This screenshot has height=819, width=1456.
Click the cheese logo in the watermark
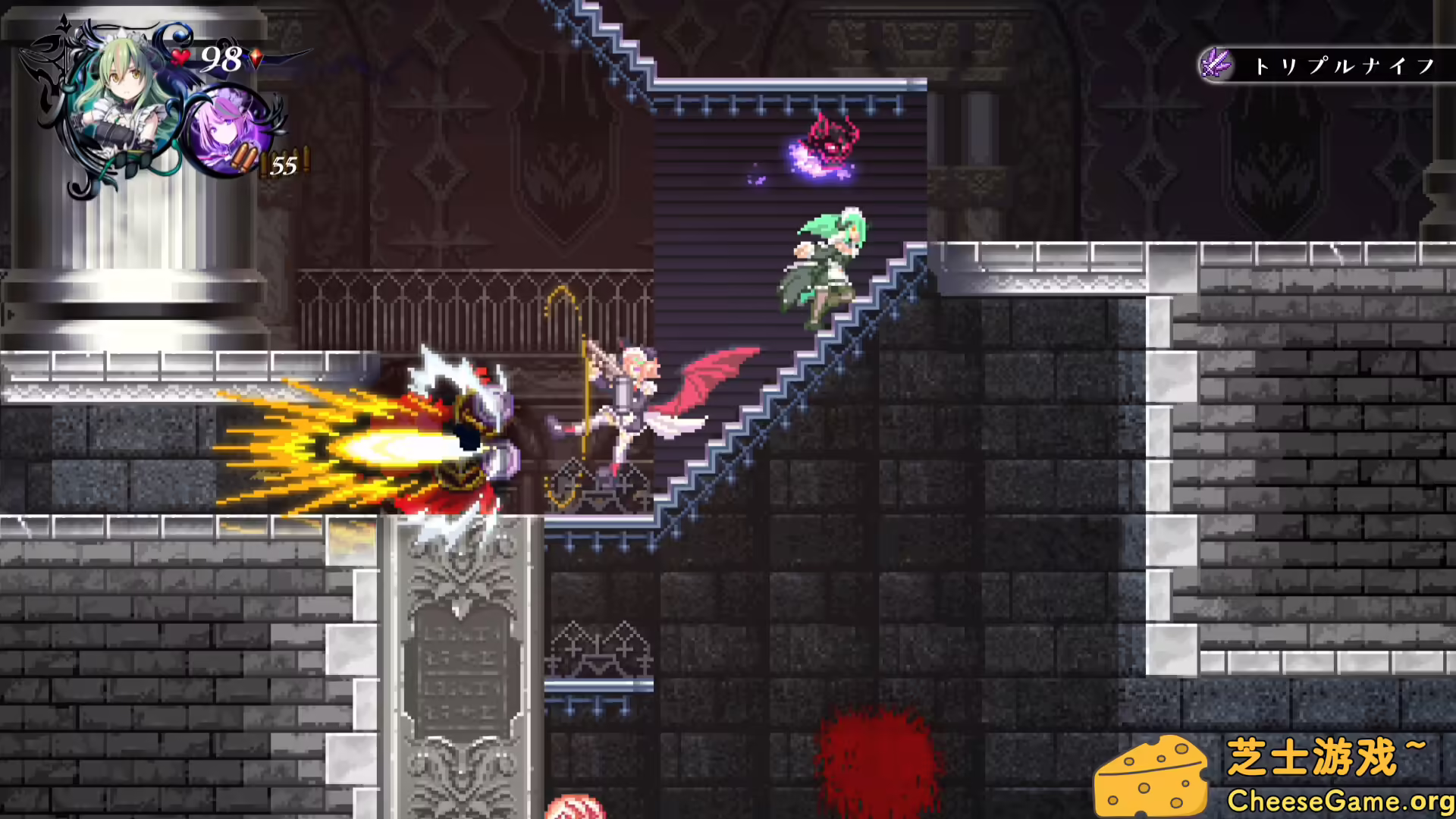click(x=1150, y=775)
